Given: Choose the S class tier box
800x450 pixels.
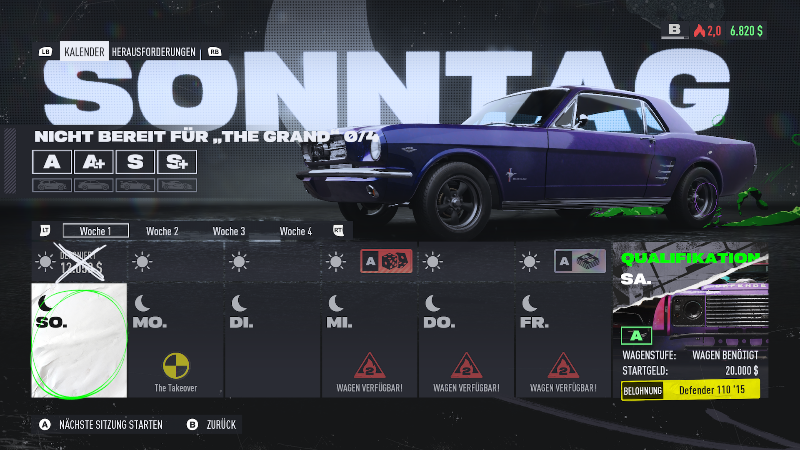Looking at the screenshot, I should click(x=135, y=162).
